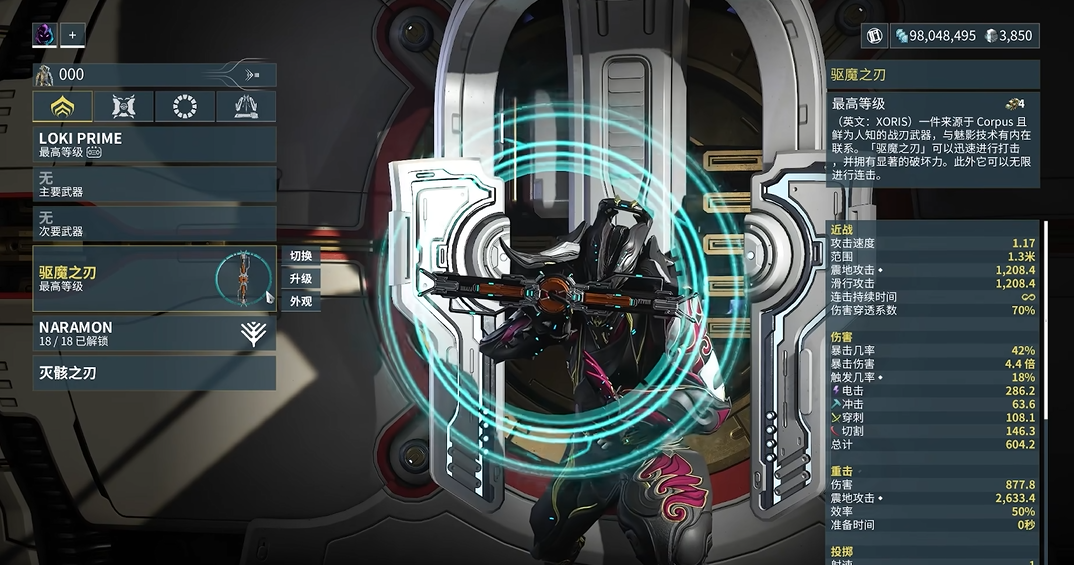The image size is (1074, 565).
Task: Select the 灭骸之刃 slot
Action: (x=154, y=373)
